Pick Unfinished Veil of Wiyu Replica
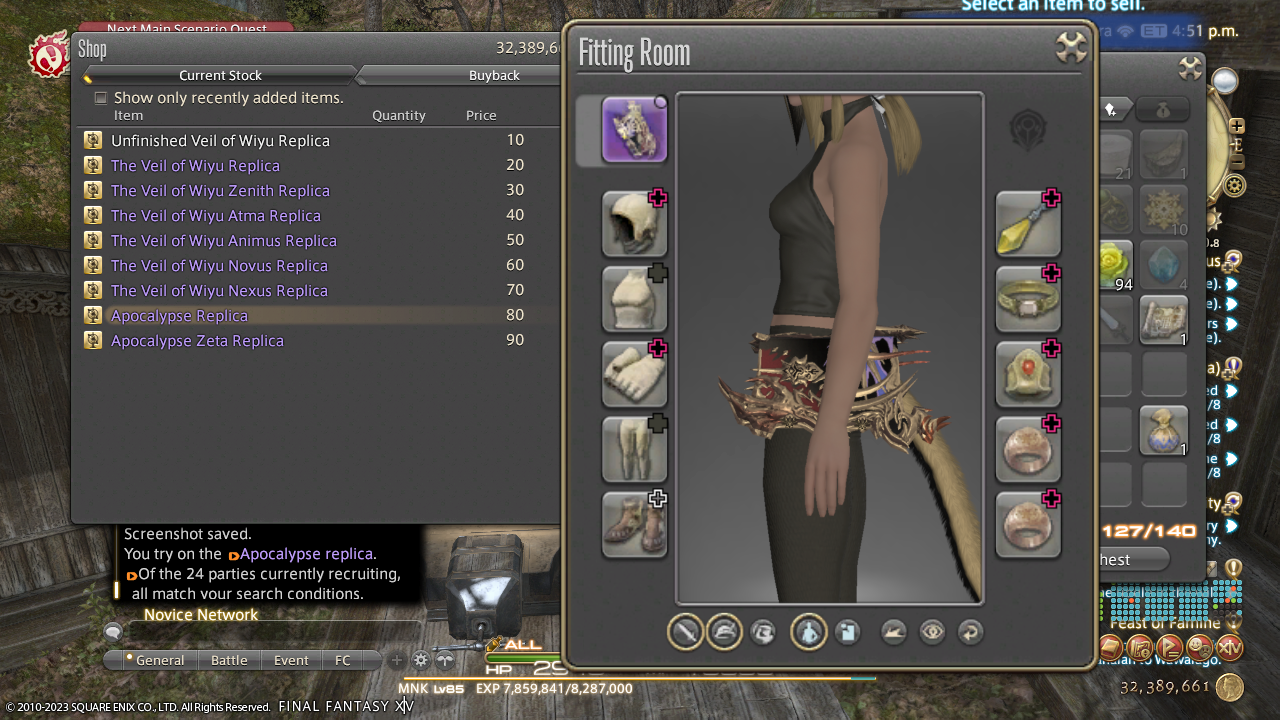 tap(220, 141)
